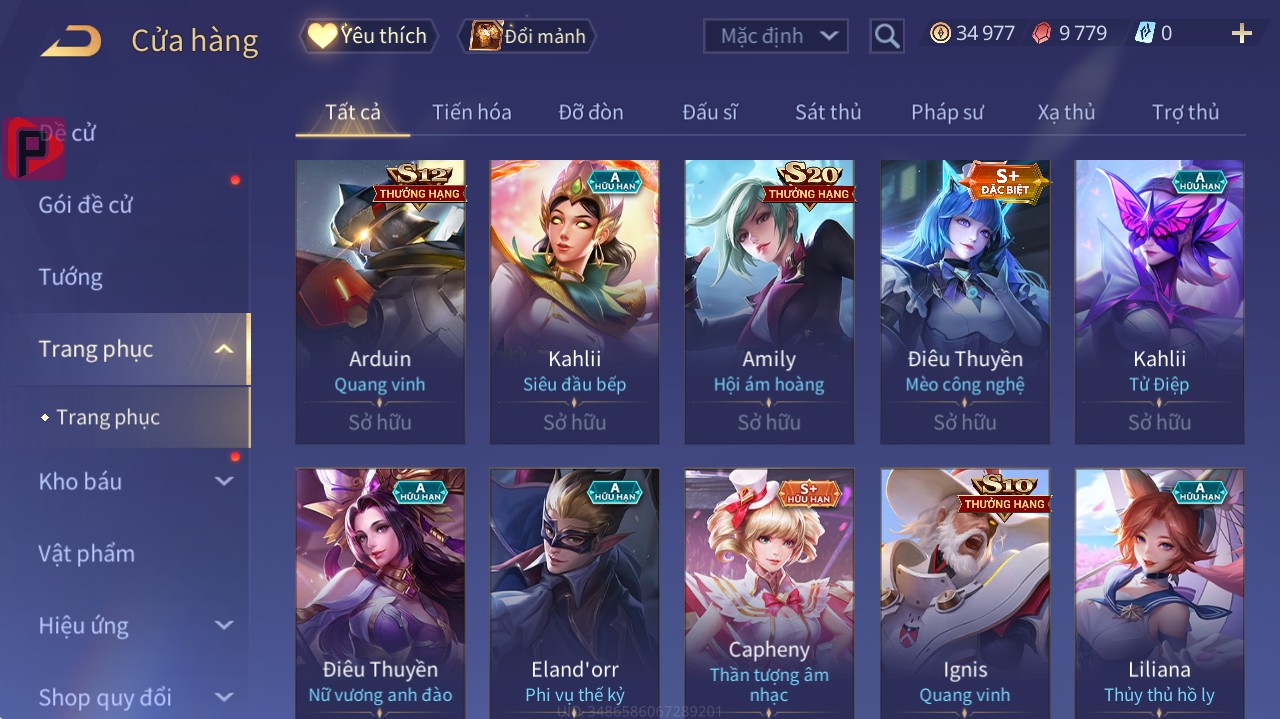The width and height of the screenshot is (1280, 719).
Task: Go back with the return arrow
Action: [x=71, y=40]
